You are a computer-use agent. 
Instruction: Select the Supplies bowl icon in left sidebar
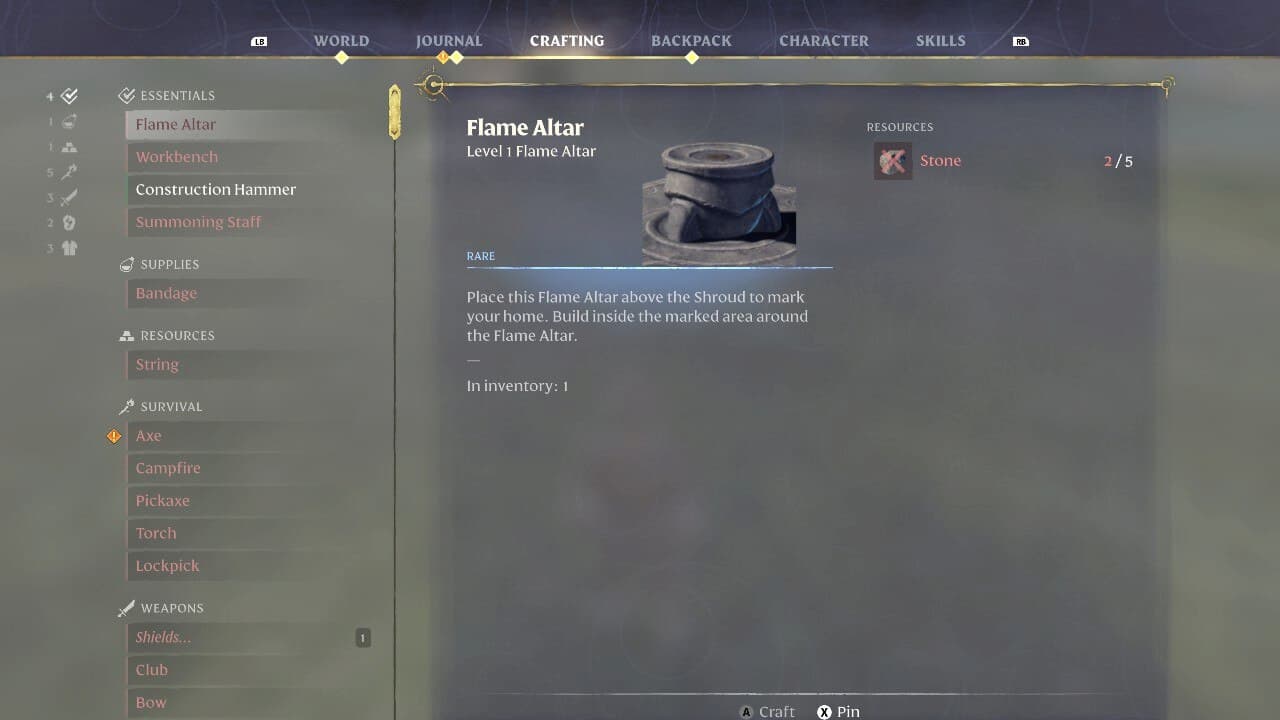coord(67,121)
